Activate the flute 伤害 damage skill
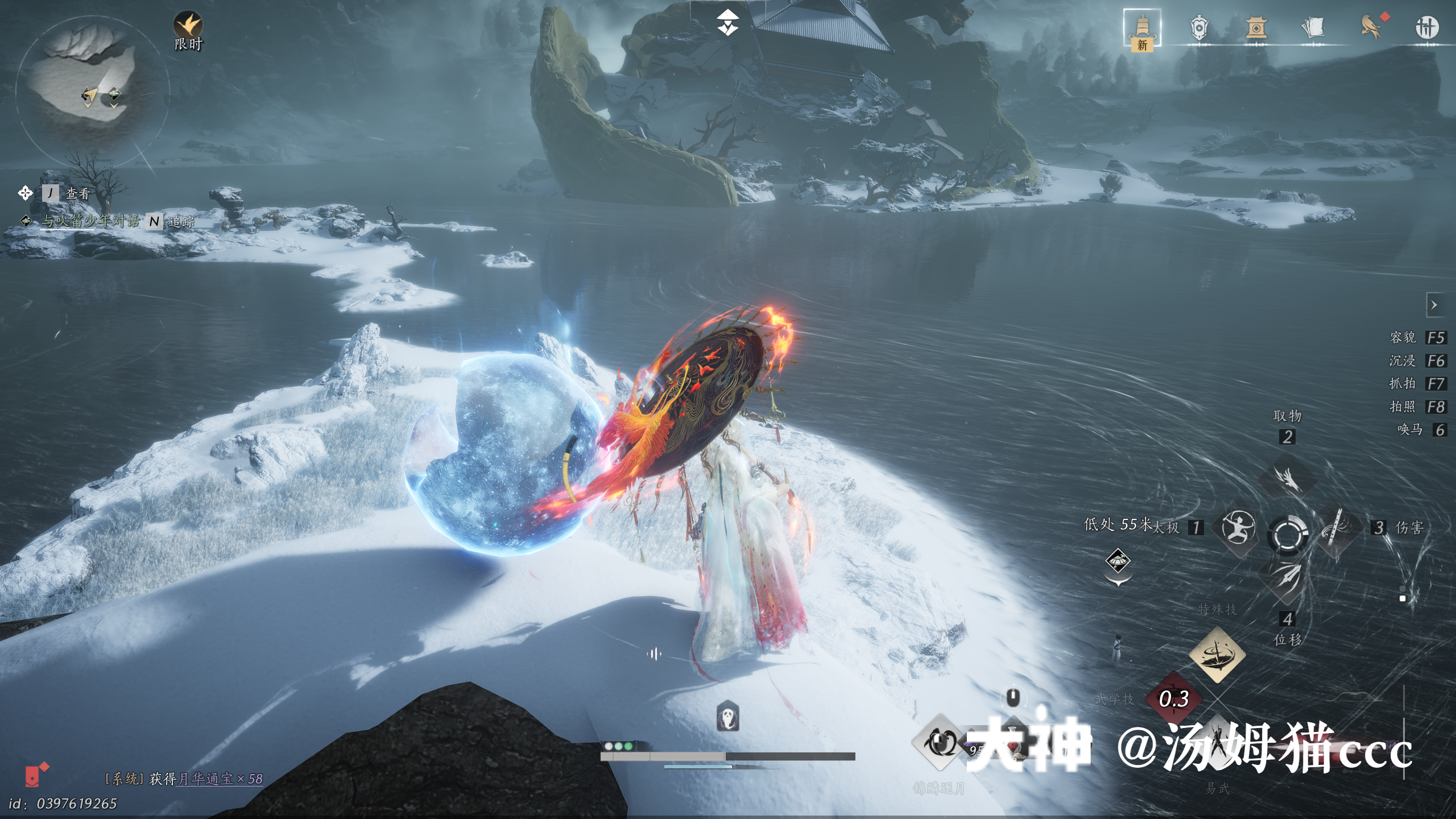The image size is (1456, 819). (x=1337, y=527)
